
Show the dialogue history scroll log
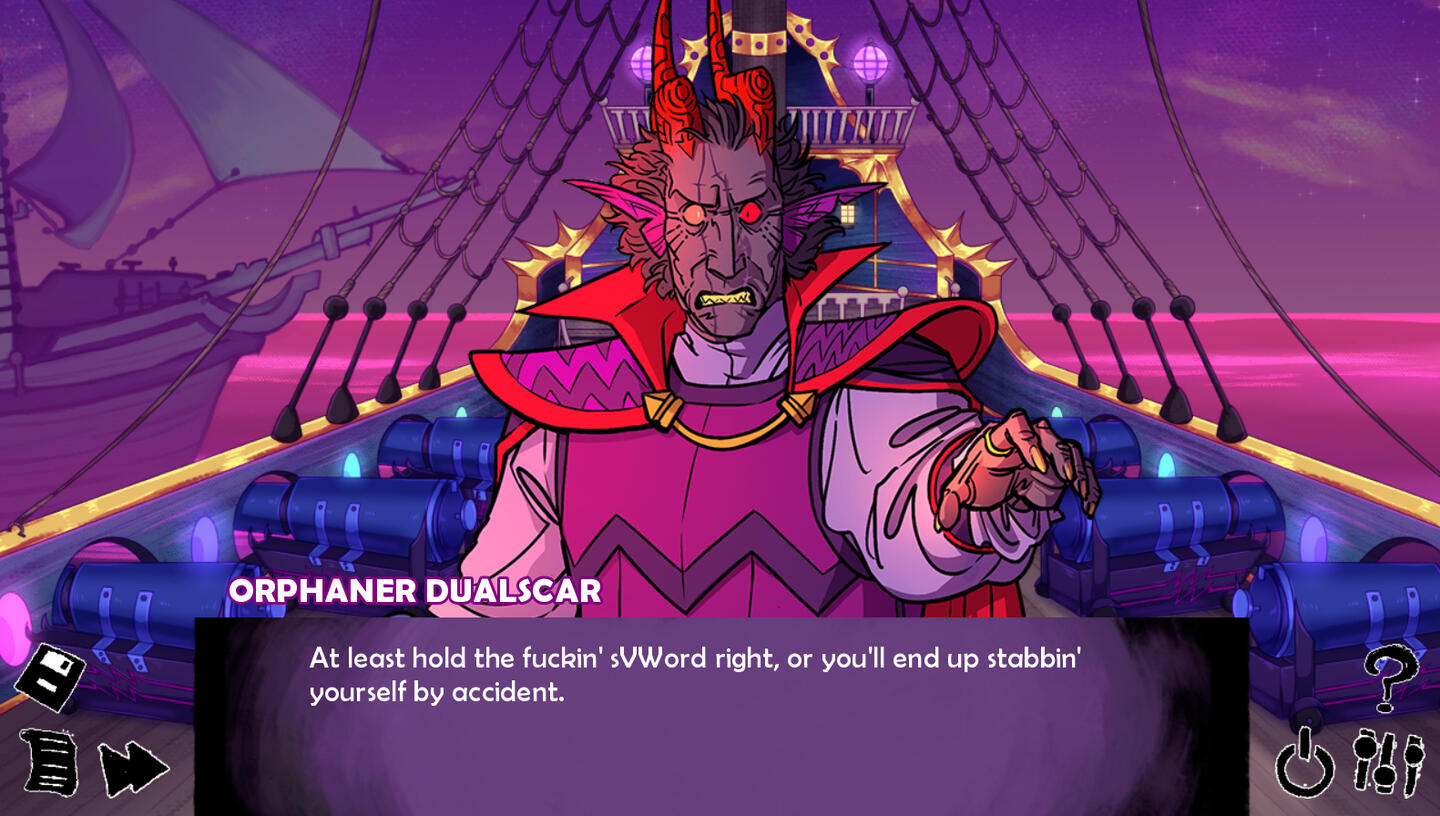(50, 762)
